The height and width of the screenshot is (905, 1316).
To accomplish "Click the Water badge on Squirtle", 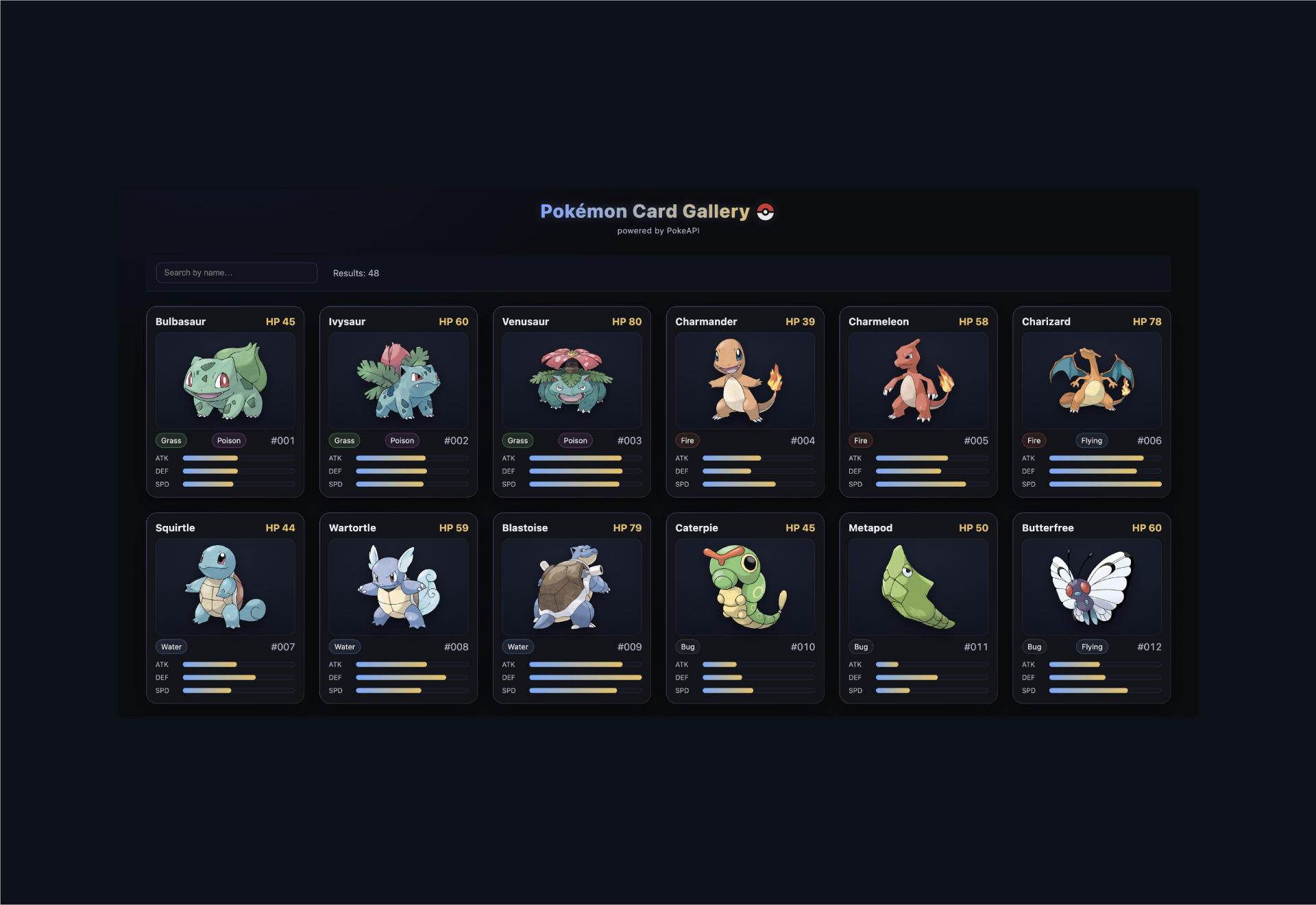I will pyautogui.click(x=171, y=647).
